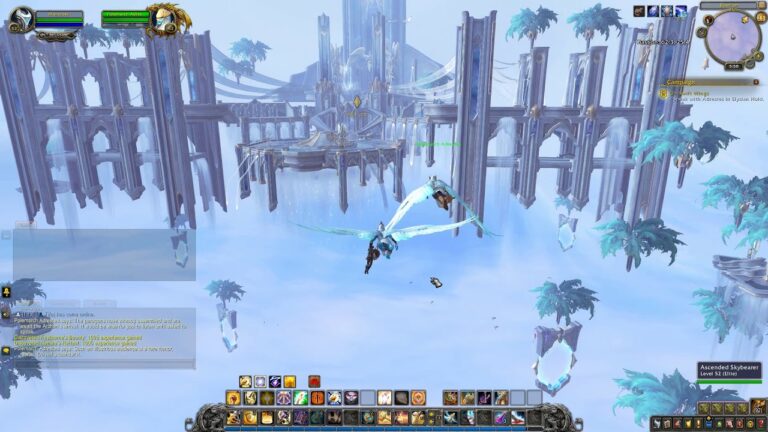Click the Ascended Skybearer tooltip box
The image size is (768, 432).
pos(729,371)
